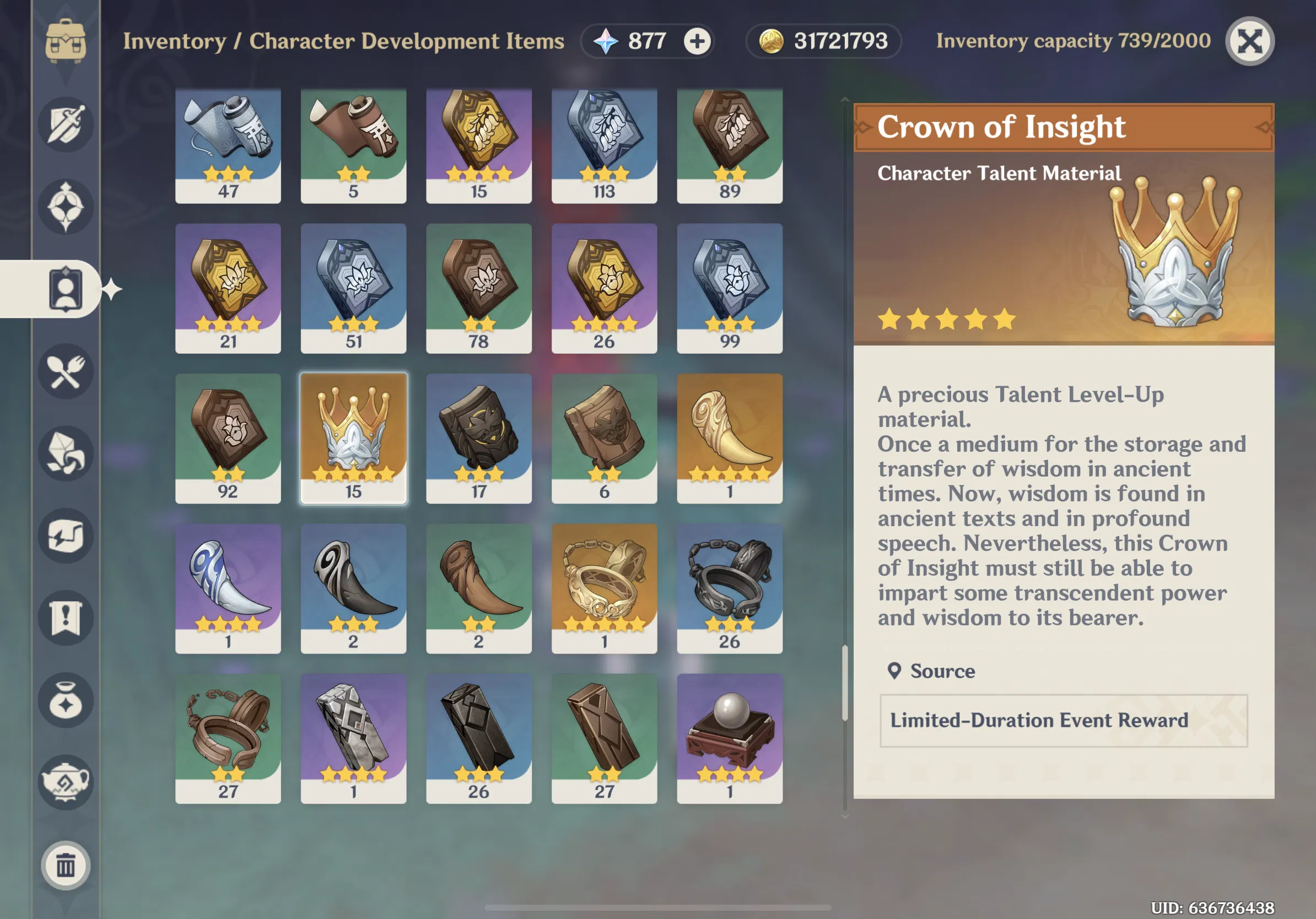Open the Precious Items pouch icon
The width and height of the screenshot is (1316, 919).
(x=66, y=701)
